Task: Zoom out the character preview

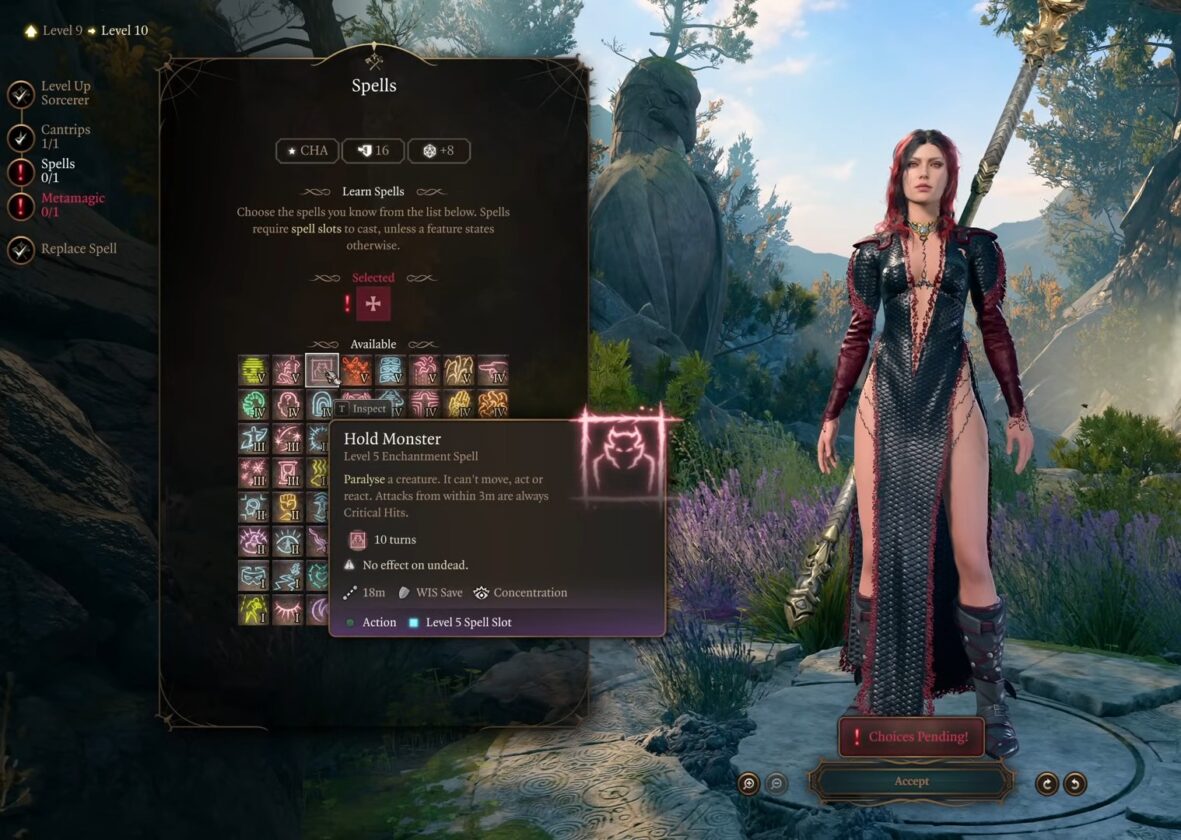Action: coord(776,783)
